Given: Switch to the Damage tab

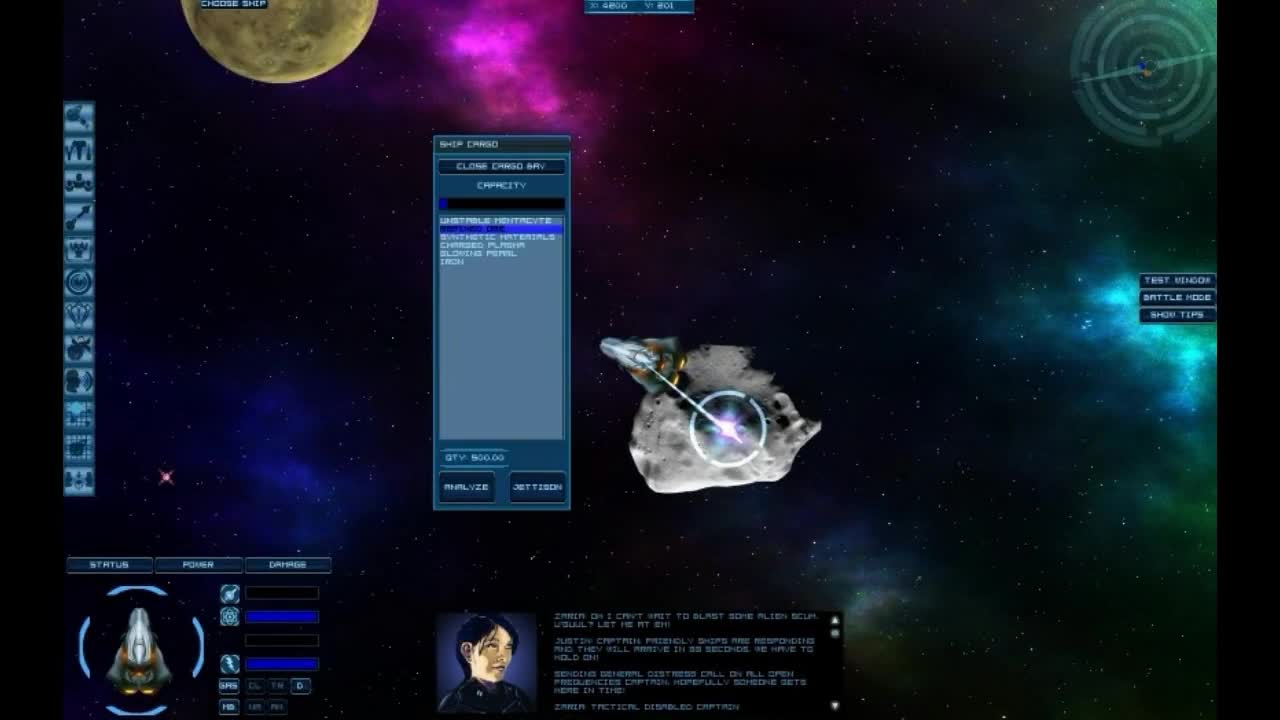Looking at the screenshot, I should pyautogui.click(x=288, y=564).
